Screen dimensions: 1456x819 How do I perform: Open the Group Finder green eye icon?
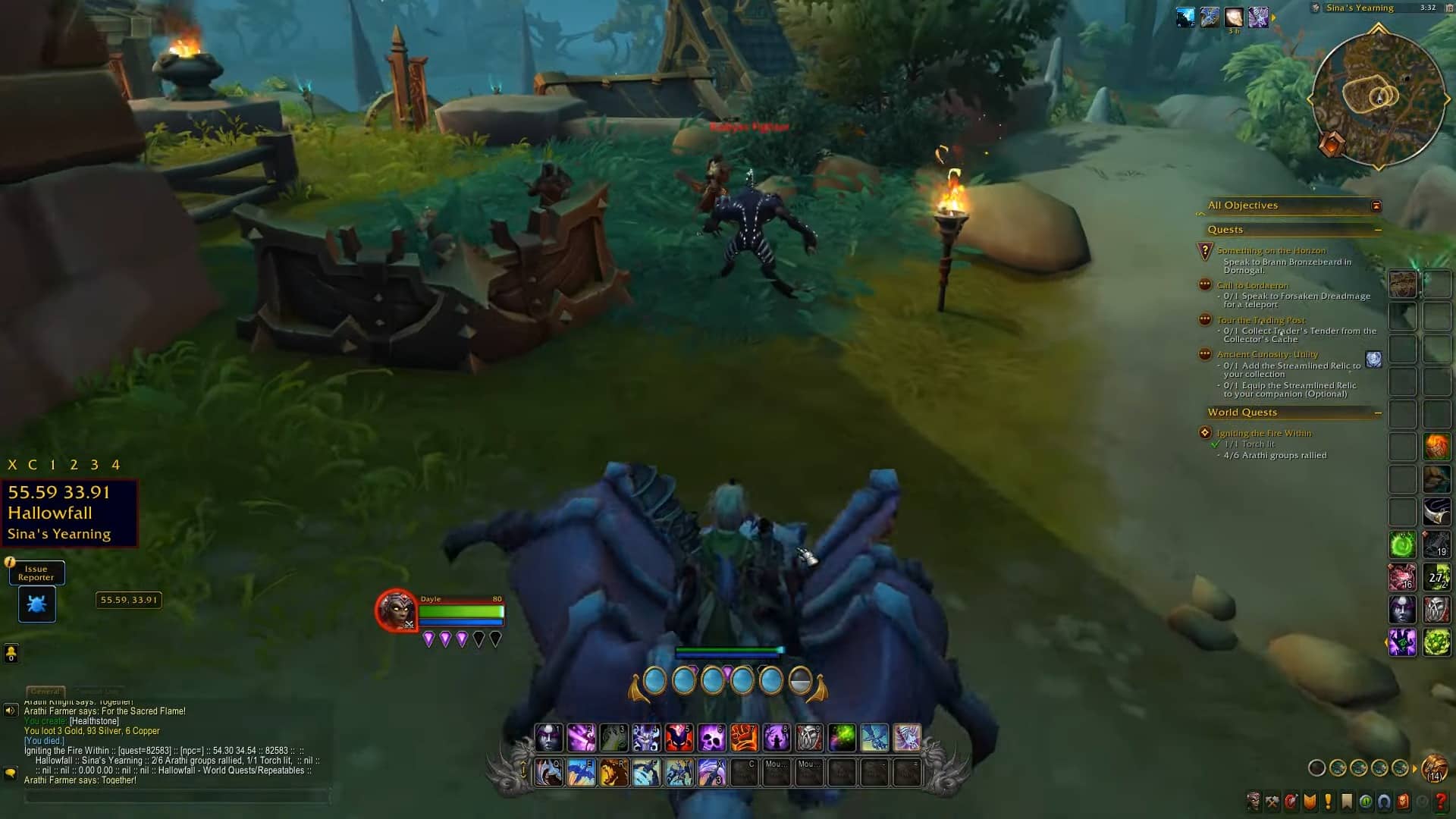tap(1363, 802)
